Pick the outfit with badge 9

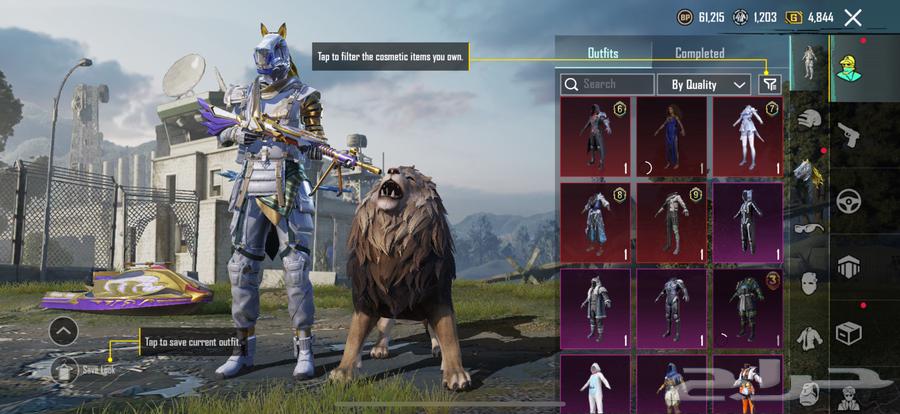[x=671, y=222]
